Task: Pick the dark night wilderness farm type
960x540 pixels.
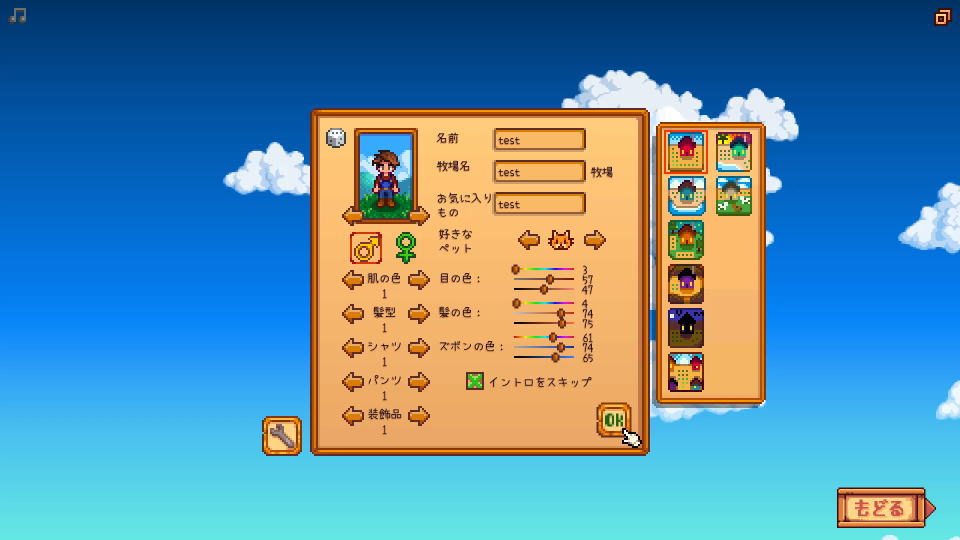Action: 686,328
